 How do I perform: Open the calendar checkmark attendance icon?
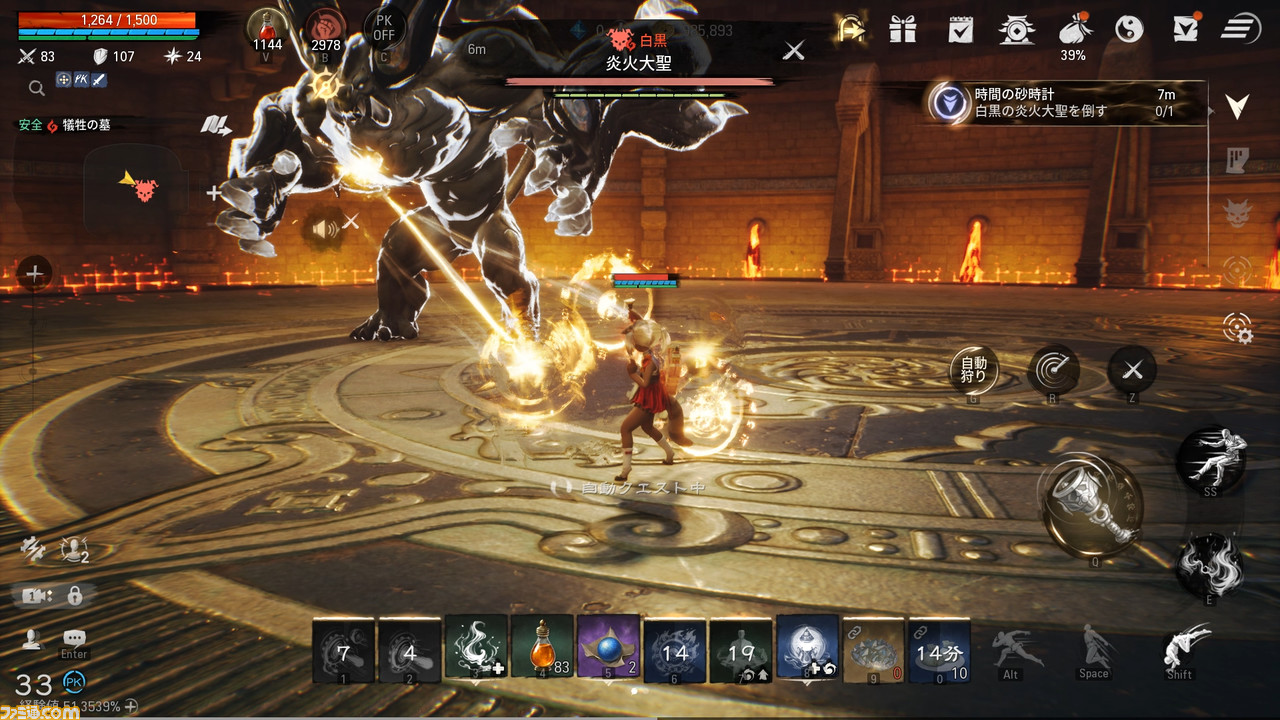click(x=960, y=28)
